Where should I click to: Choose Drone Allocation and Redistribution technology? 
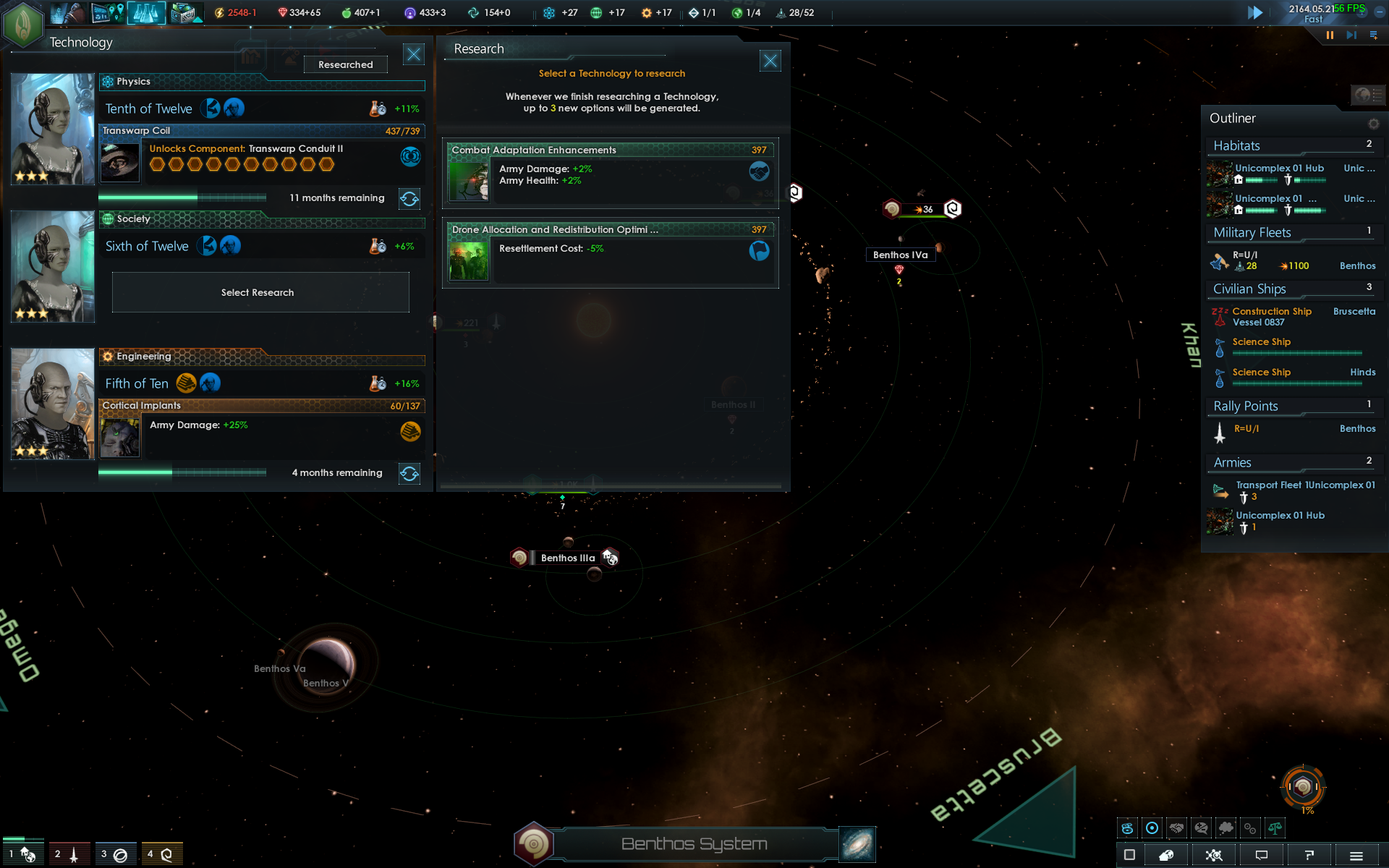pos(611,253)
